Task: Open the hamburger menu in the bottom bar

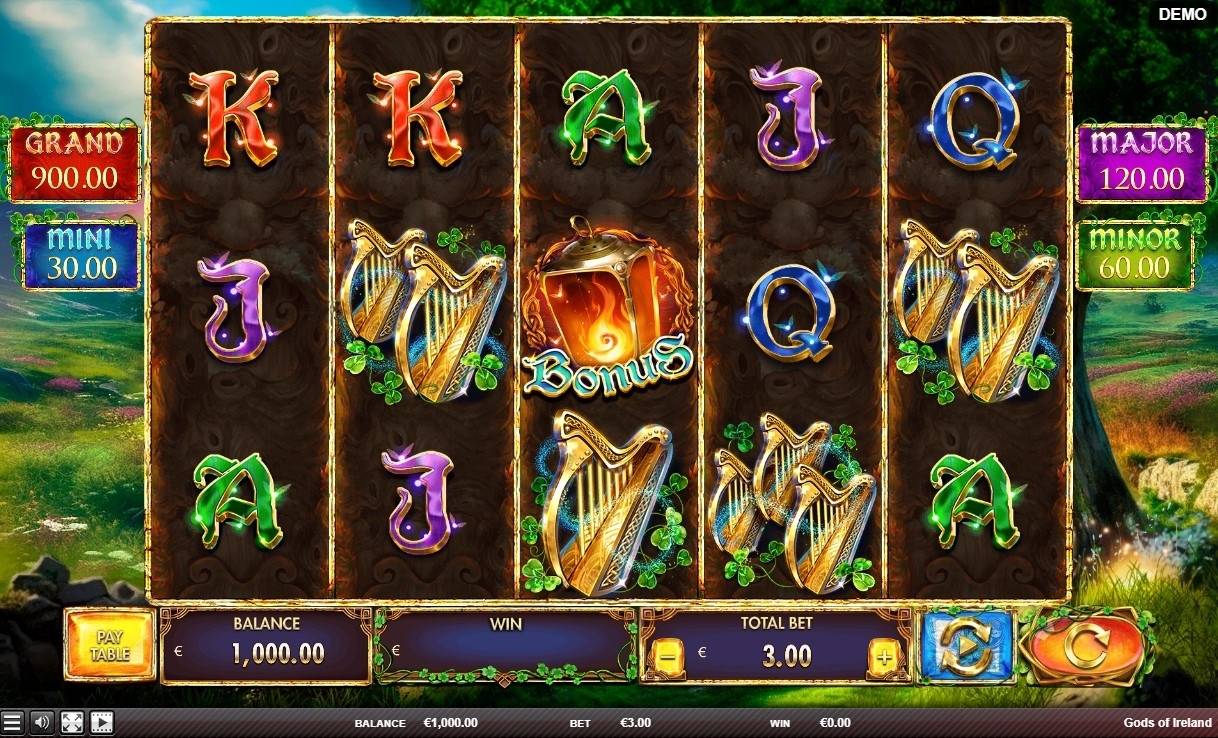Action: [12, 722]
